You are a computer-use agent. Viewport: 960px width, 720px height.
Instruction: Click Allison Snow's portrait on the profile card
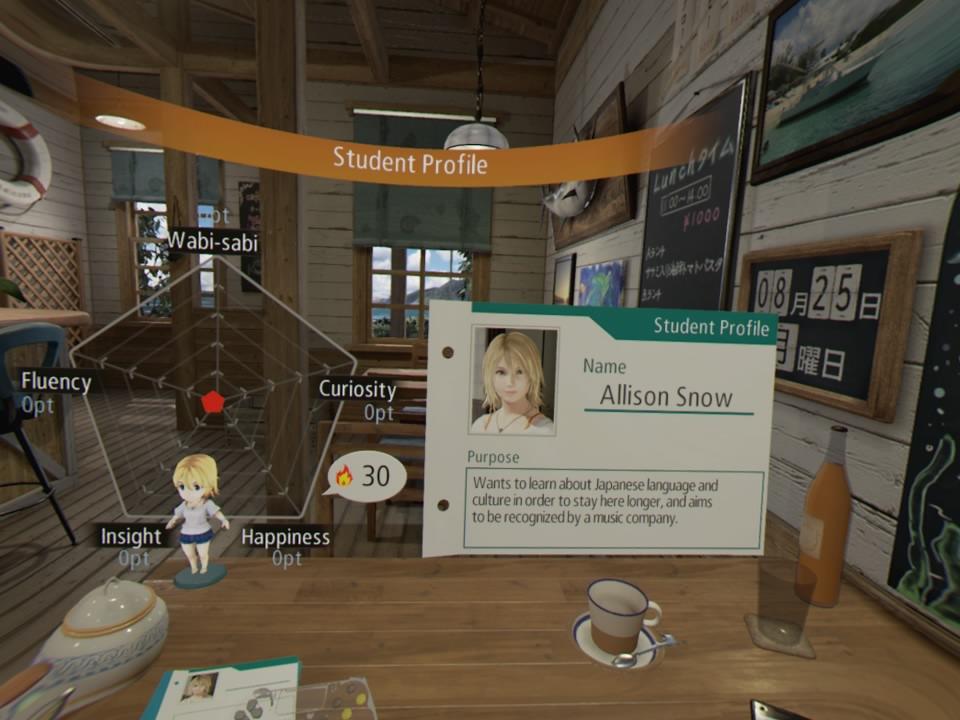[514, 381]
